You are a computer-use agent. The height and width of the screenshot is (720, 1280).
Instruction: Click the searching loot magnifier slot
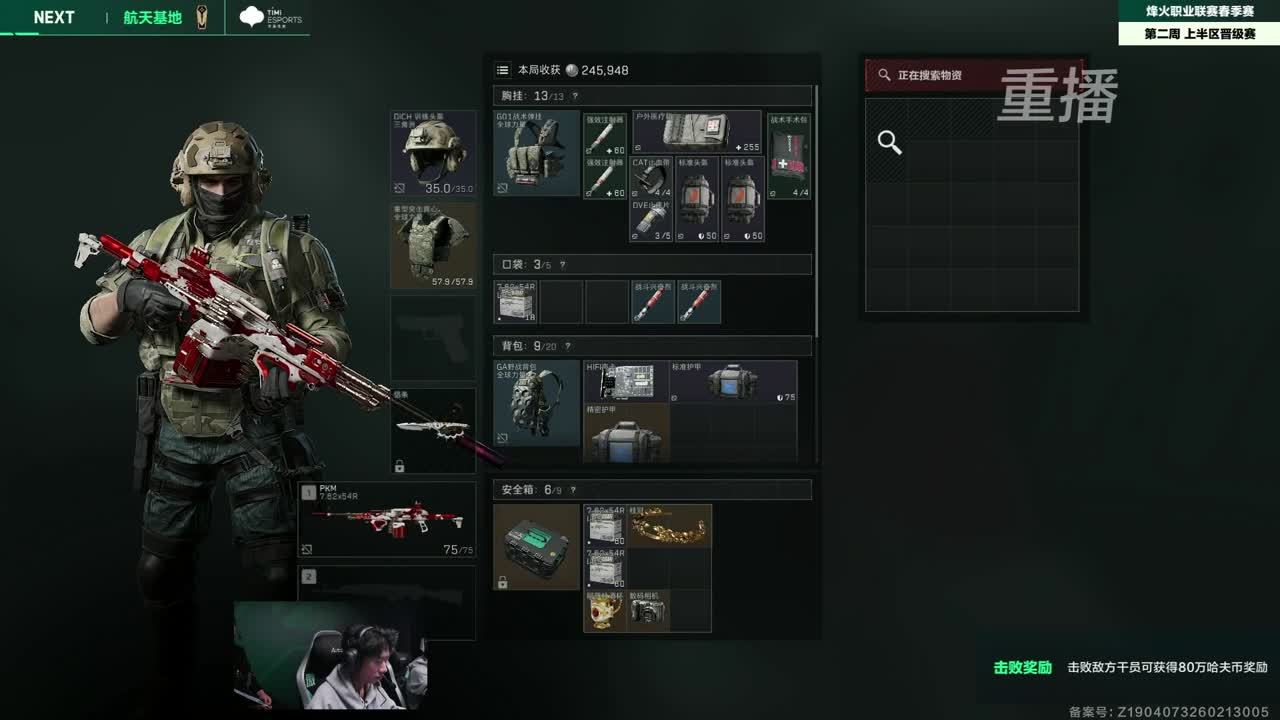(889, 143)
